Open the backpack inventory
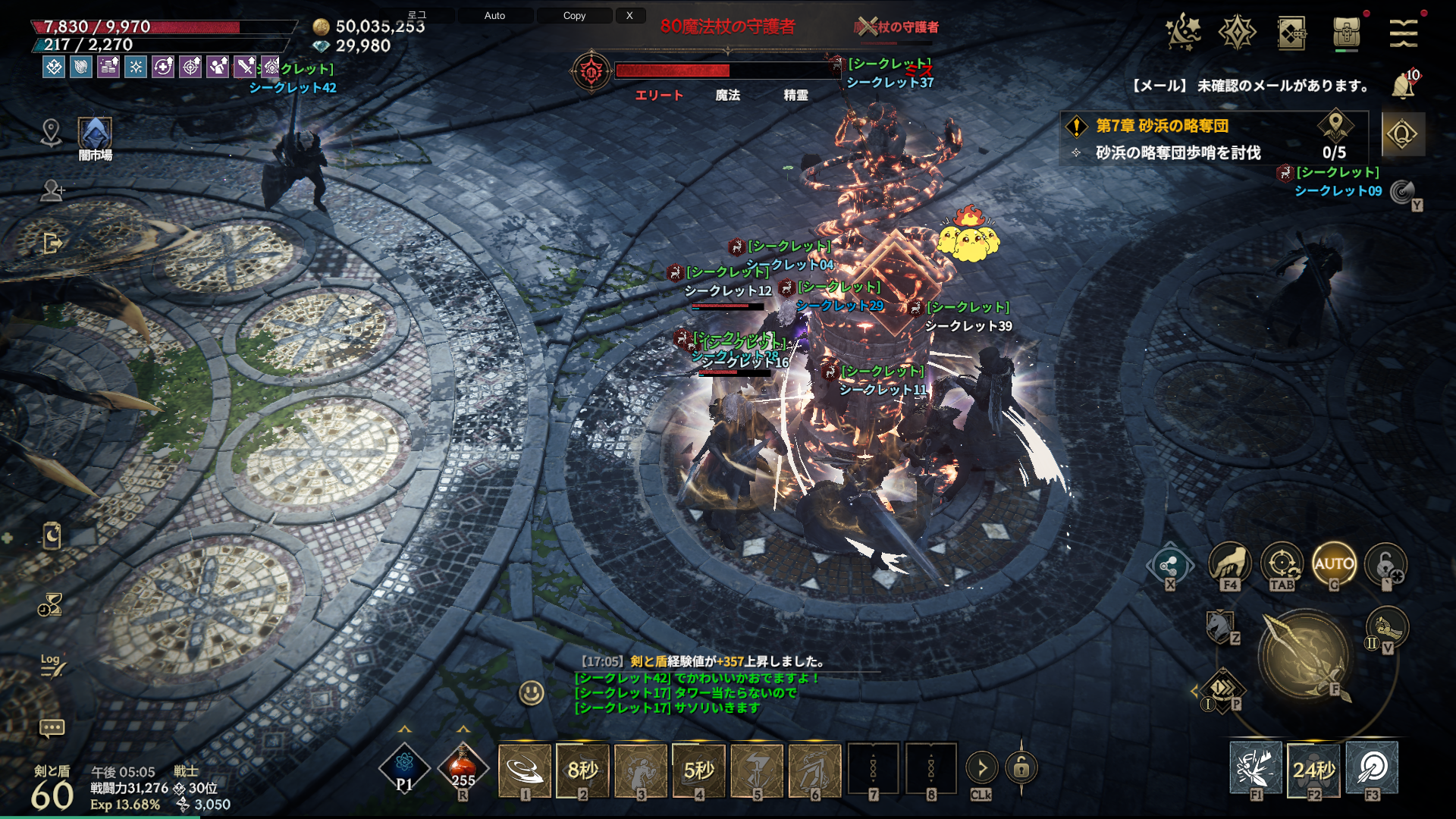 point(1346,33)
